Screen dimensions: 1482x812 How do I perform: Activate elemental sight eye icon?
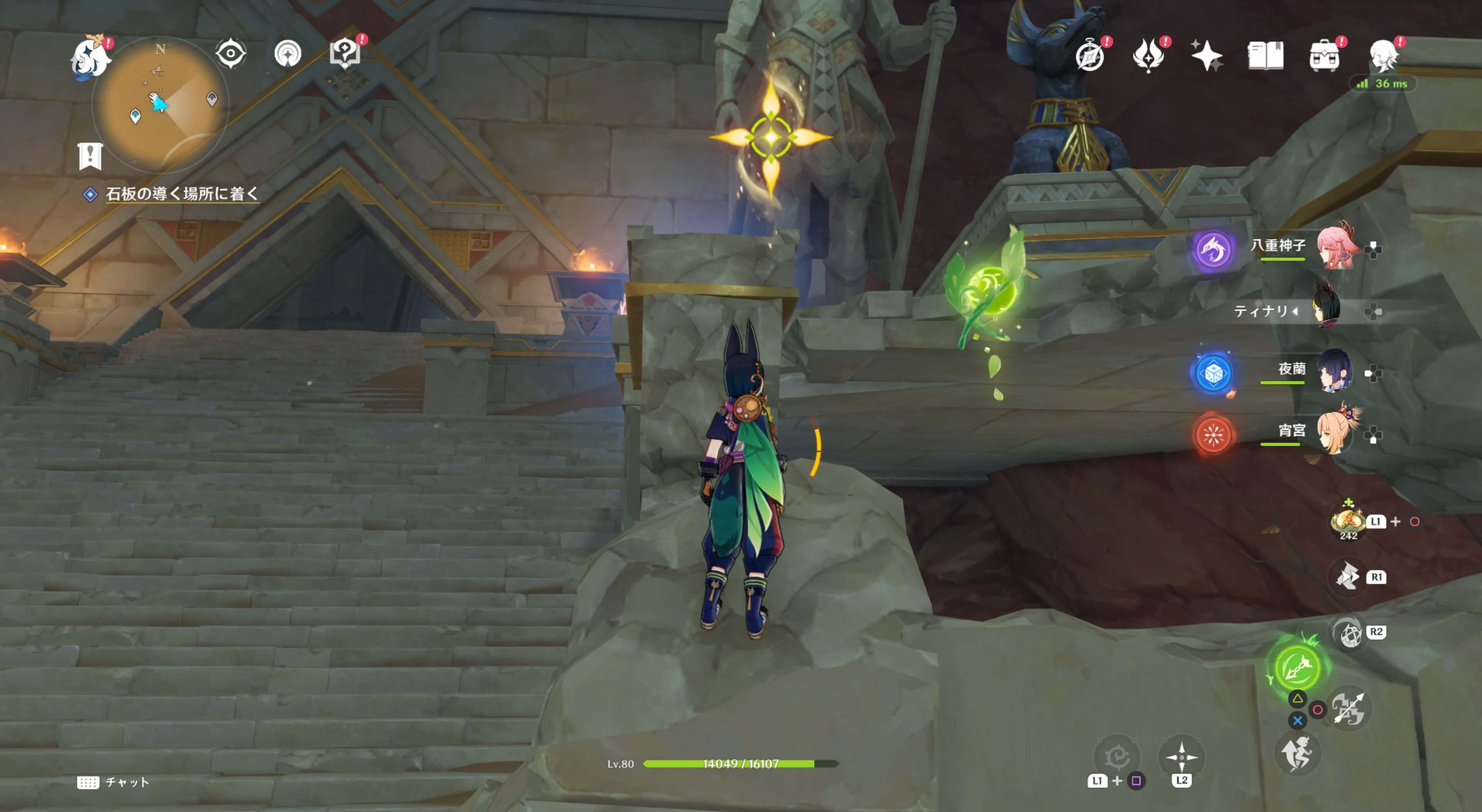click(x=231, y=54)
